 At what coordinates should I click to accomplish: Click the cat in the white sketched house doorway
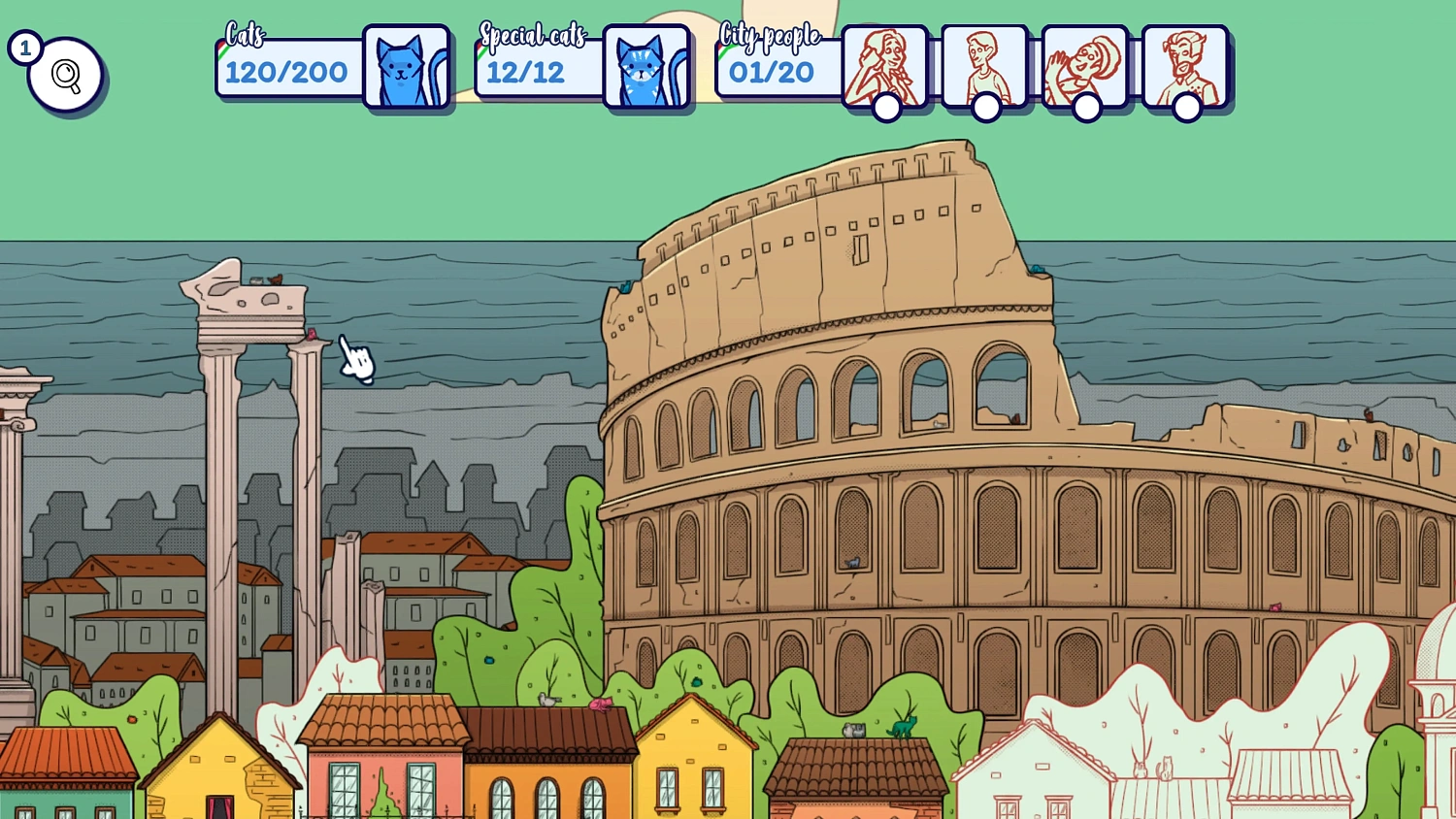[x=1166, y=767]
